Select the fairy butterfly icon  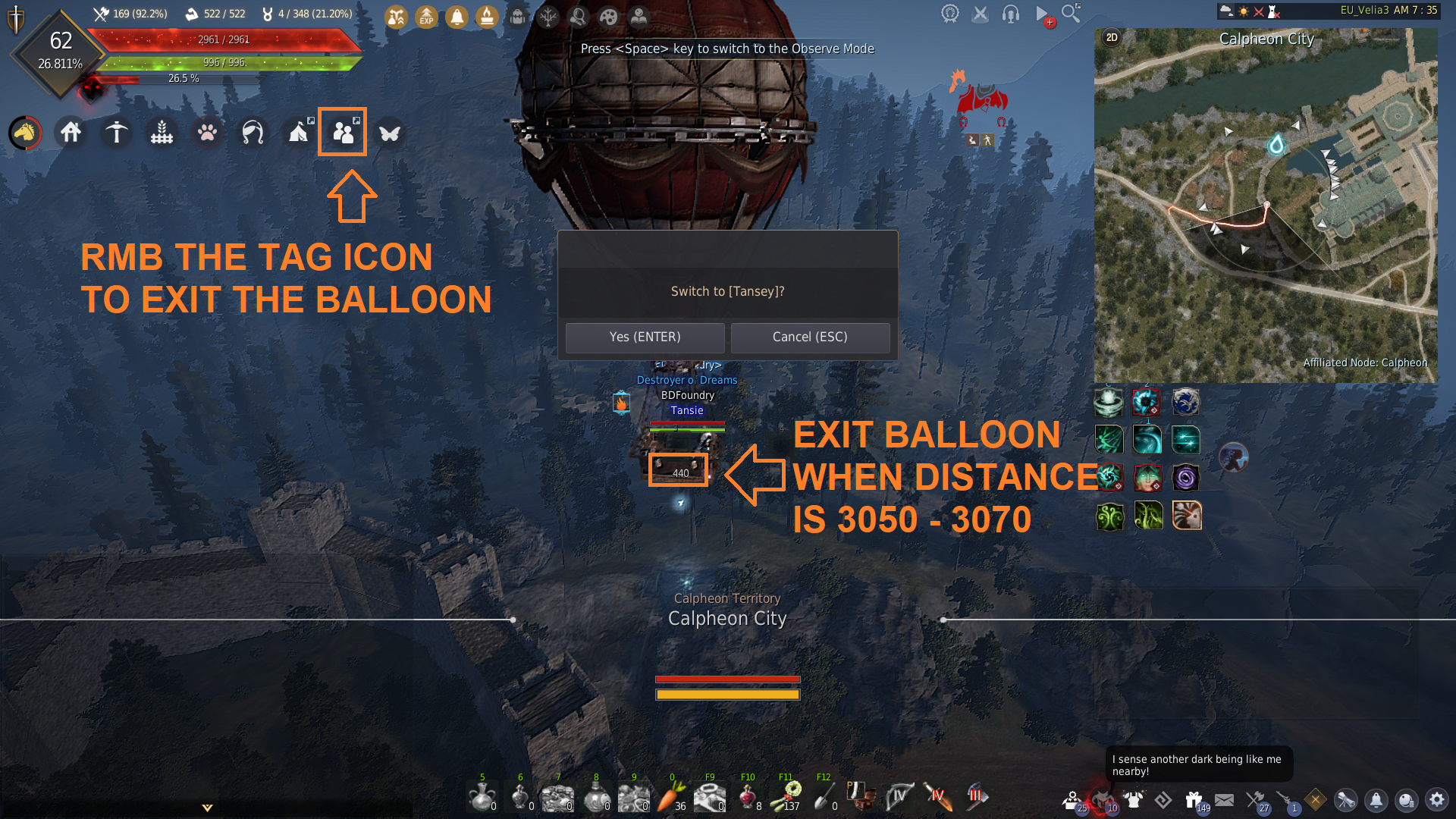tap(389, 133)
